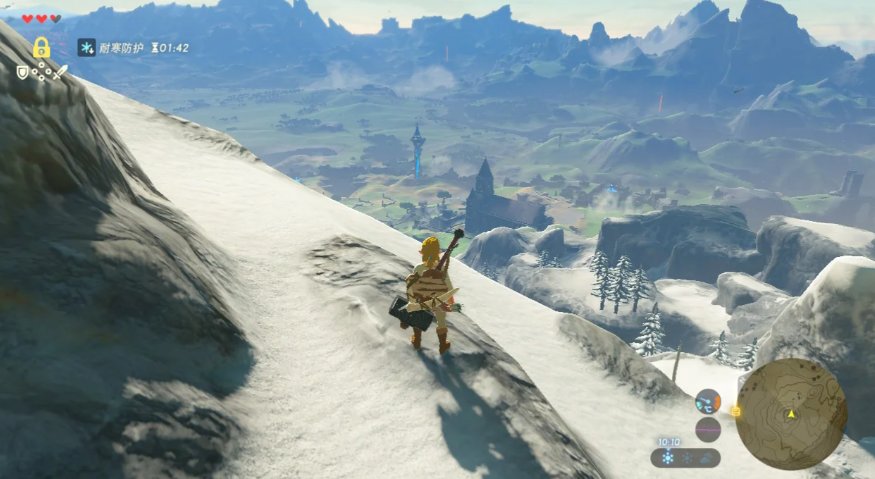This screenshot has width=875, height=479.
Task: Click the Sheikah sensor round icon
Action: 708,401
